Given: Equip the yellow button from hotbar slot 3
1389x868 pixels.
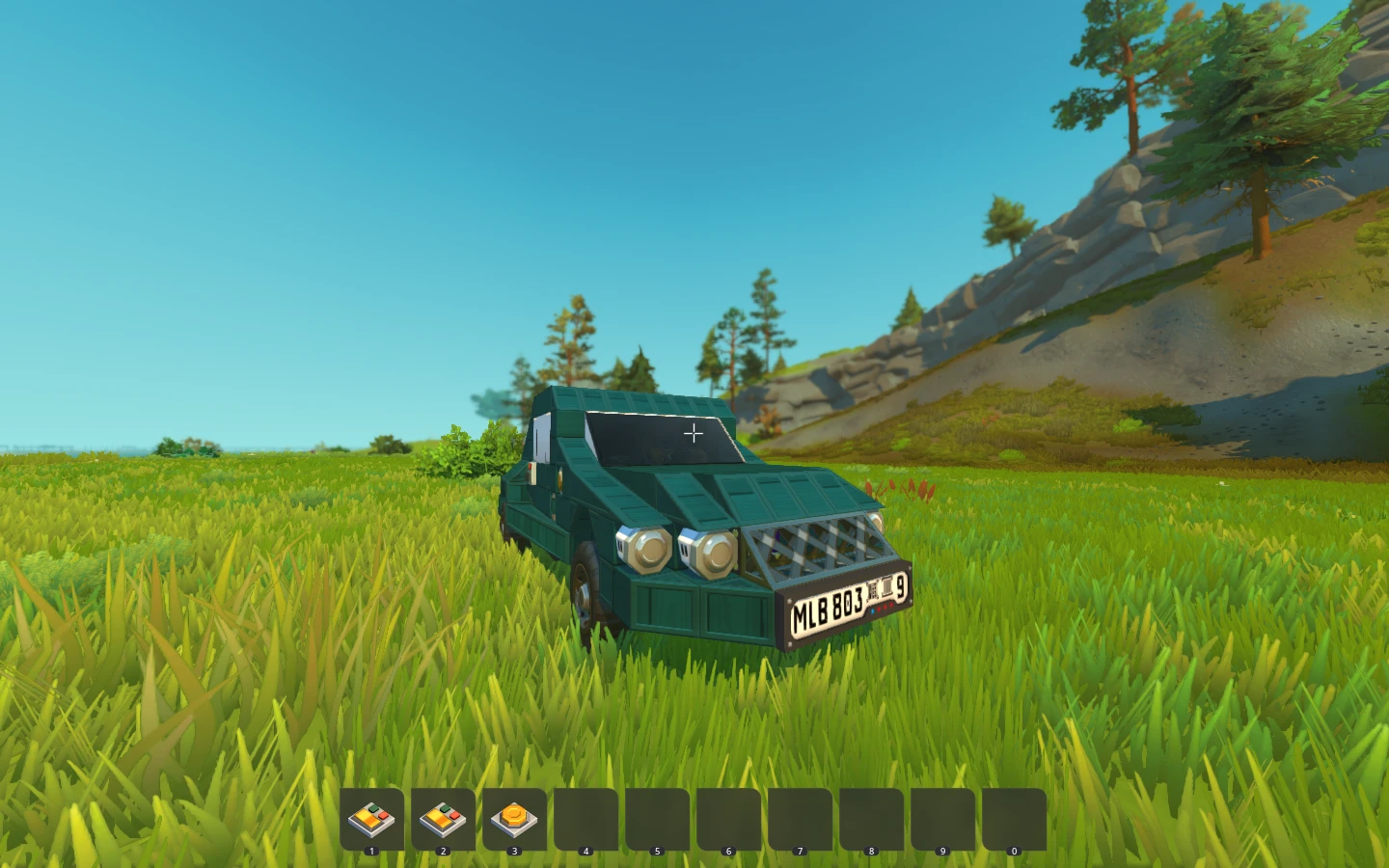Looking at the screenshot, I should [x=514, y=817].
